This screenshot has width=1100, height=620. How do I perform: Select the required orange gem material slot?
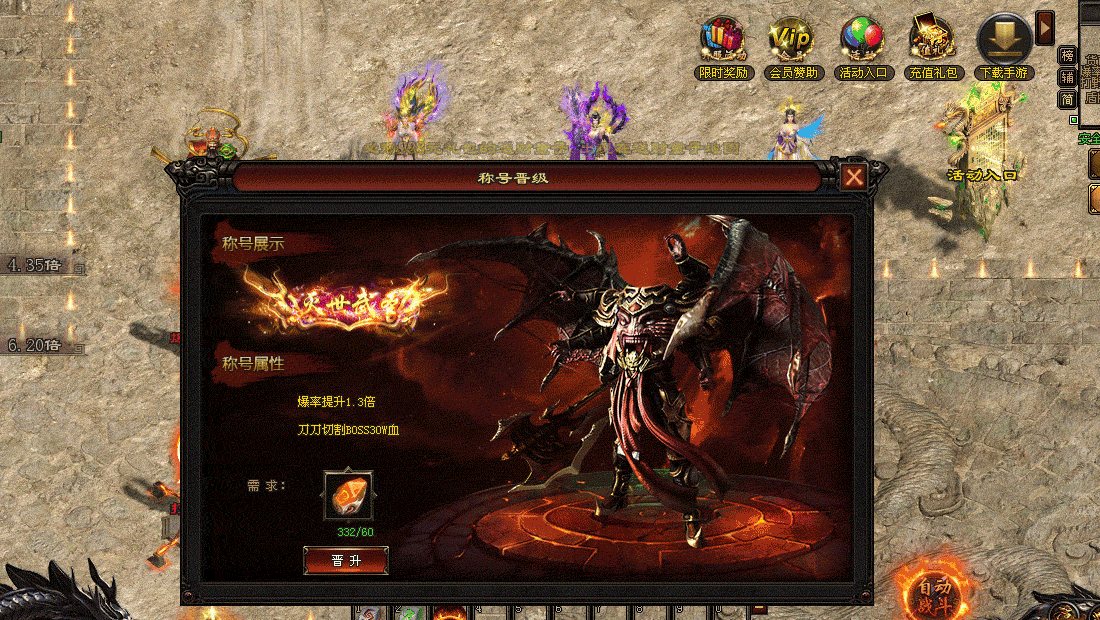click(348, 496)
